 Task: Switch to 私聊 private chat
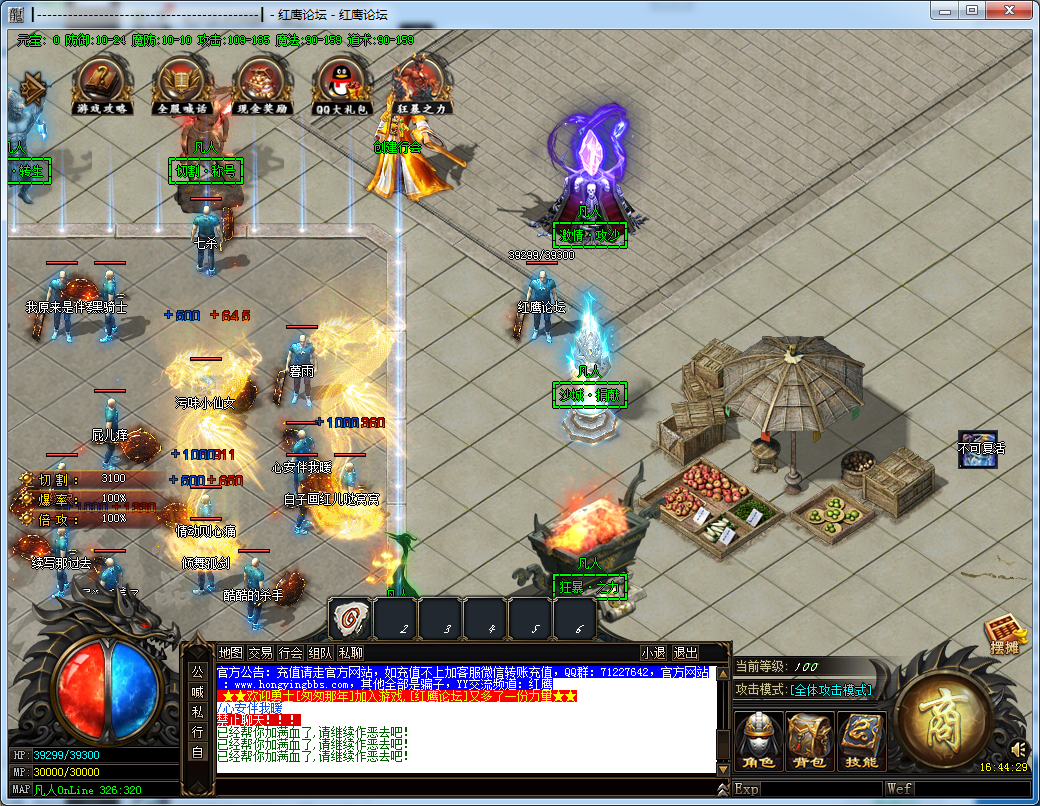[350, 653]
